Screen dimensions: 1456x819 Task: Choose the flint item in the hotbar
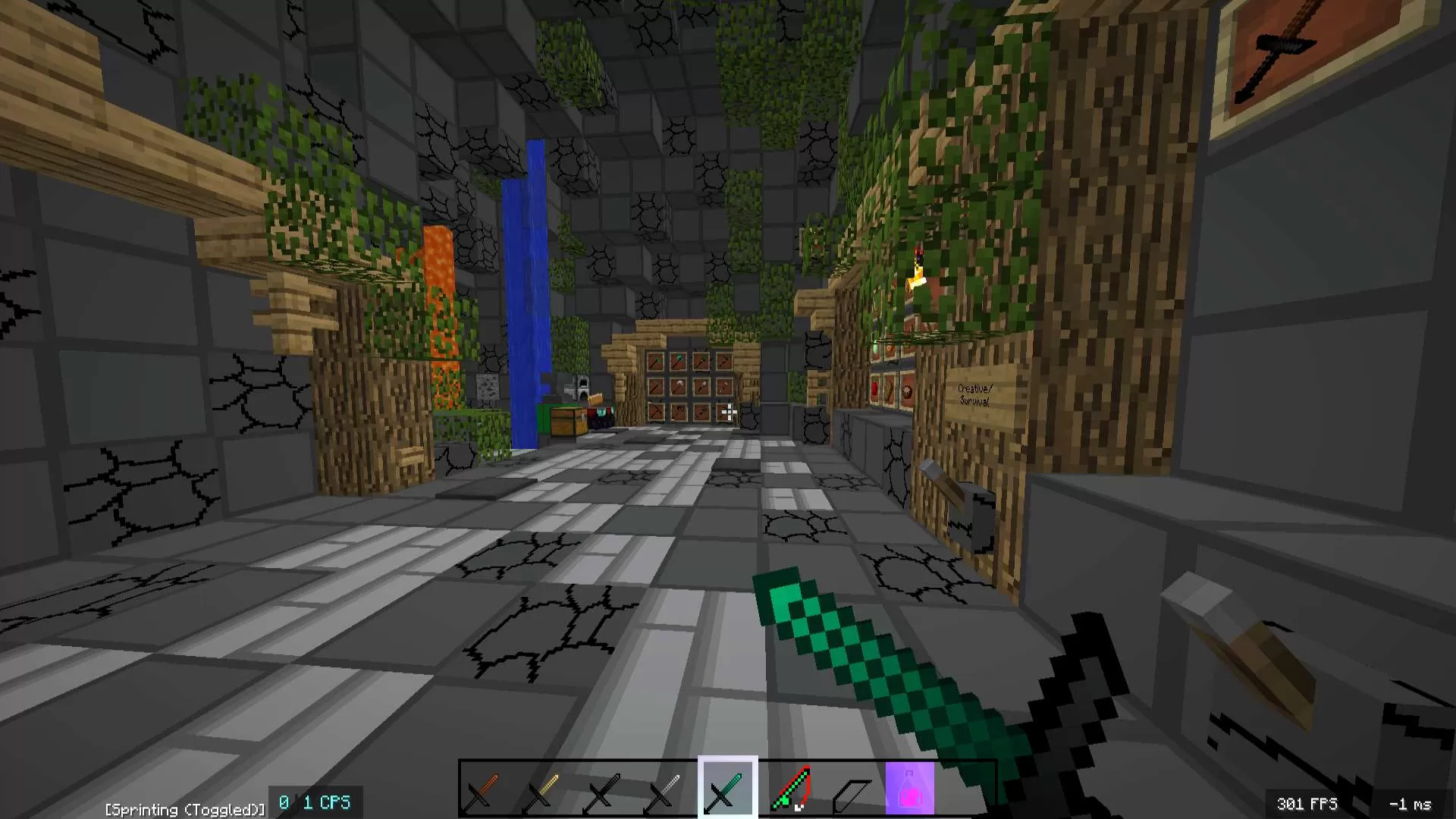coord(851,789)
